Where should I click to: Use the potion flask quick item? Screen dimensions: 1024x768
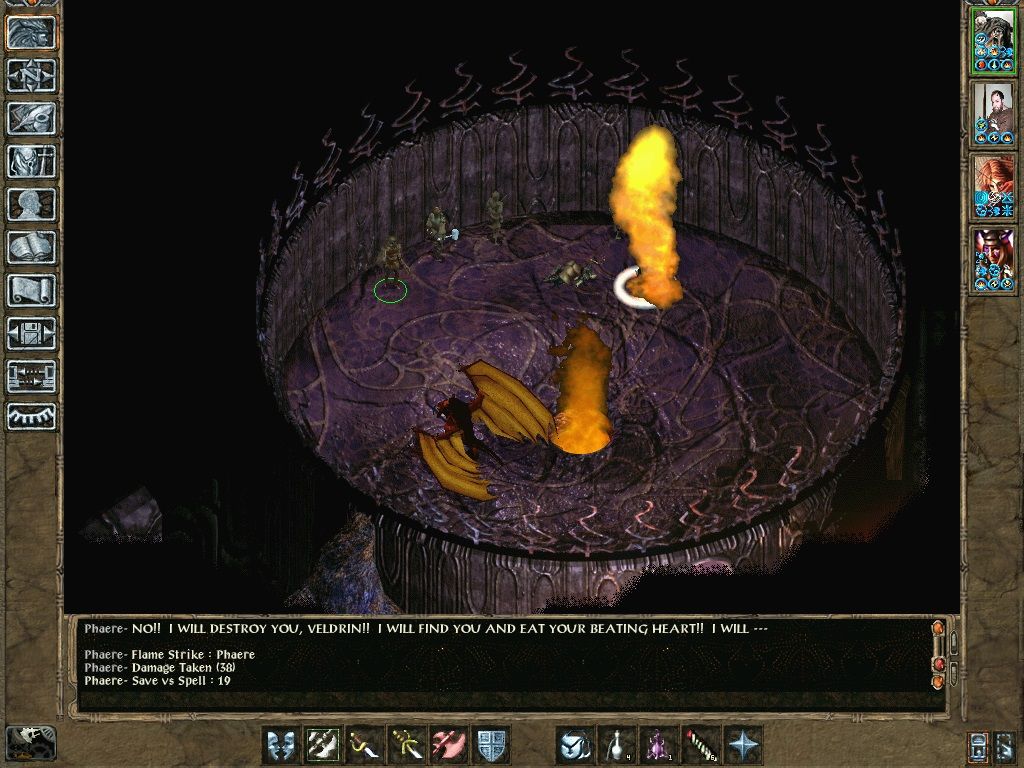(x=617, y=745)
